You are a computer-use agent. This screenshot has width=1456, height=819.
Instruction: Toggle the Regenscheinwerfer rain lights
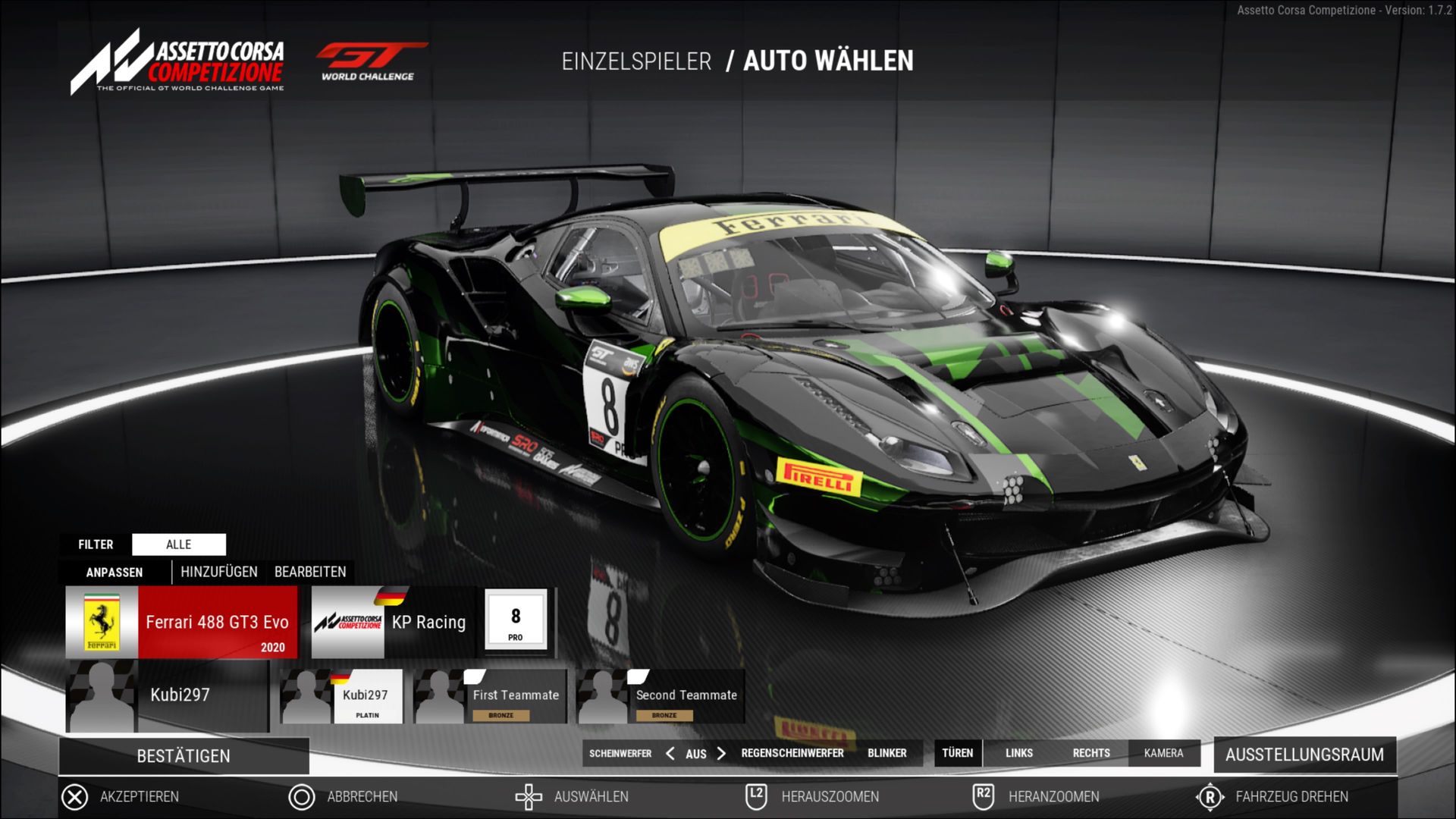point(792,753)
